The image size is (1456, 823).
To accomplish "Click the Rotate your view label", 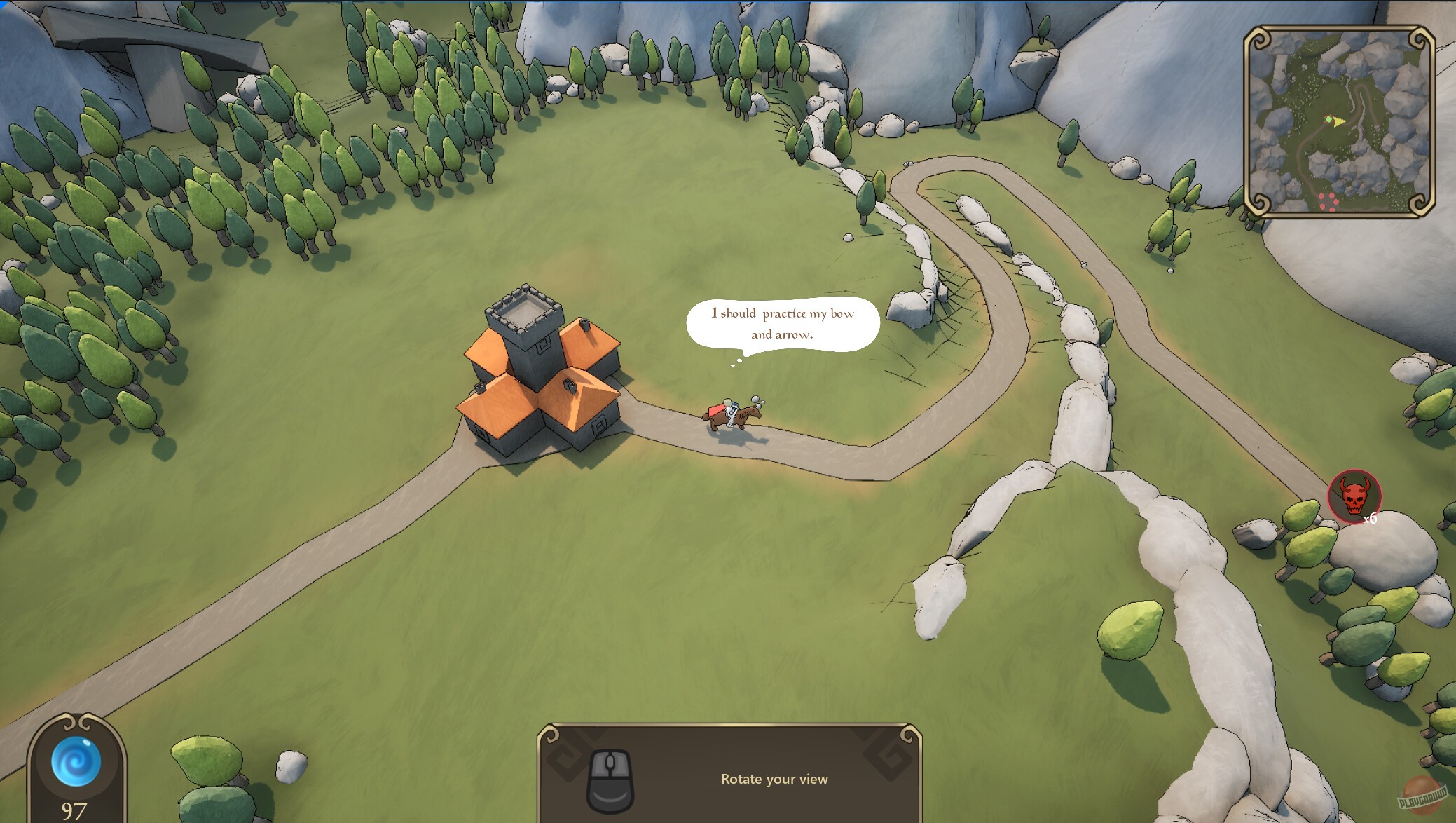I will [x=774, y=779].
